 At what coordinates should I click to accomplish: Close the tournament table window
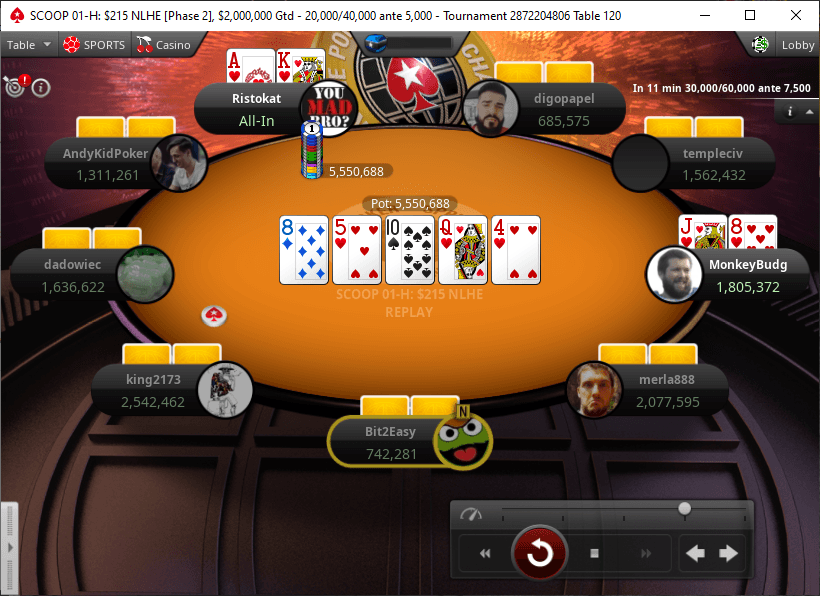click(796, 15)
